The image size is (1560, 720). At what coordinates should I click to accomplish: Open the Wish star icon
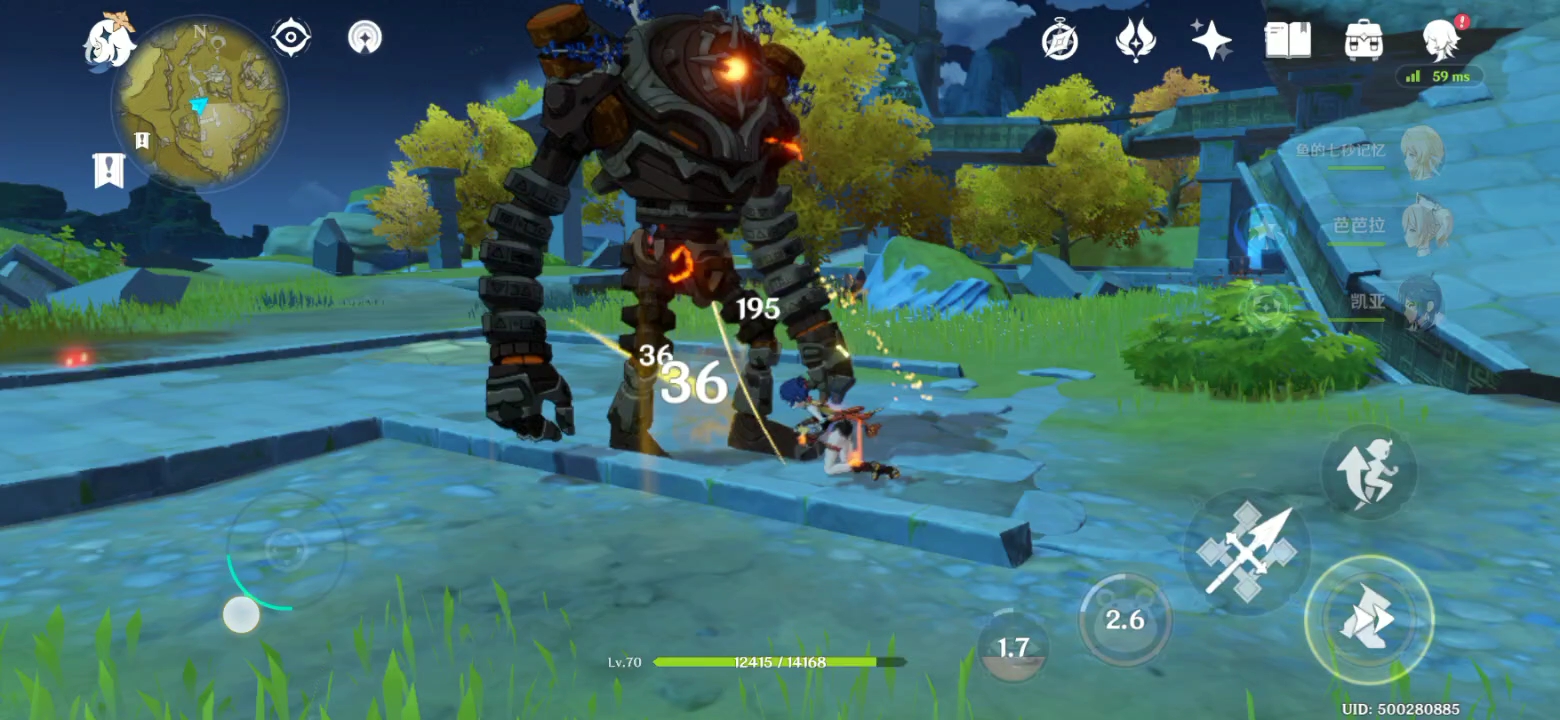tap(1211, 40)
